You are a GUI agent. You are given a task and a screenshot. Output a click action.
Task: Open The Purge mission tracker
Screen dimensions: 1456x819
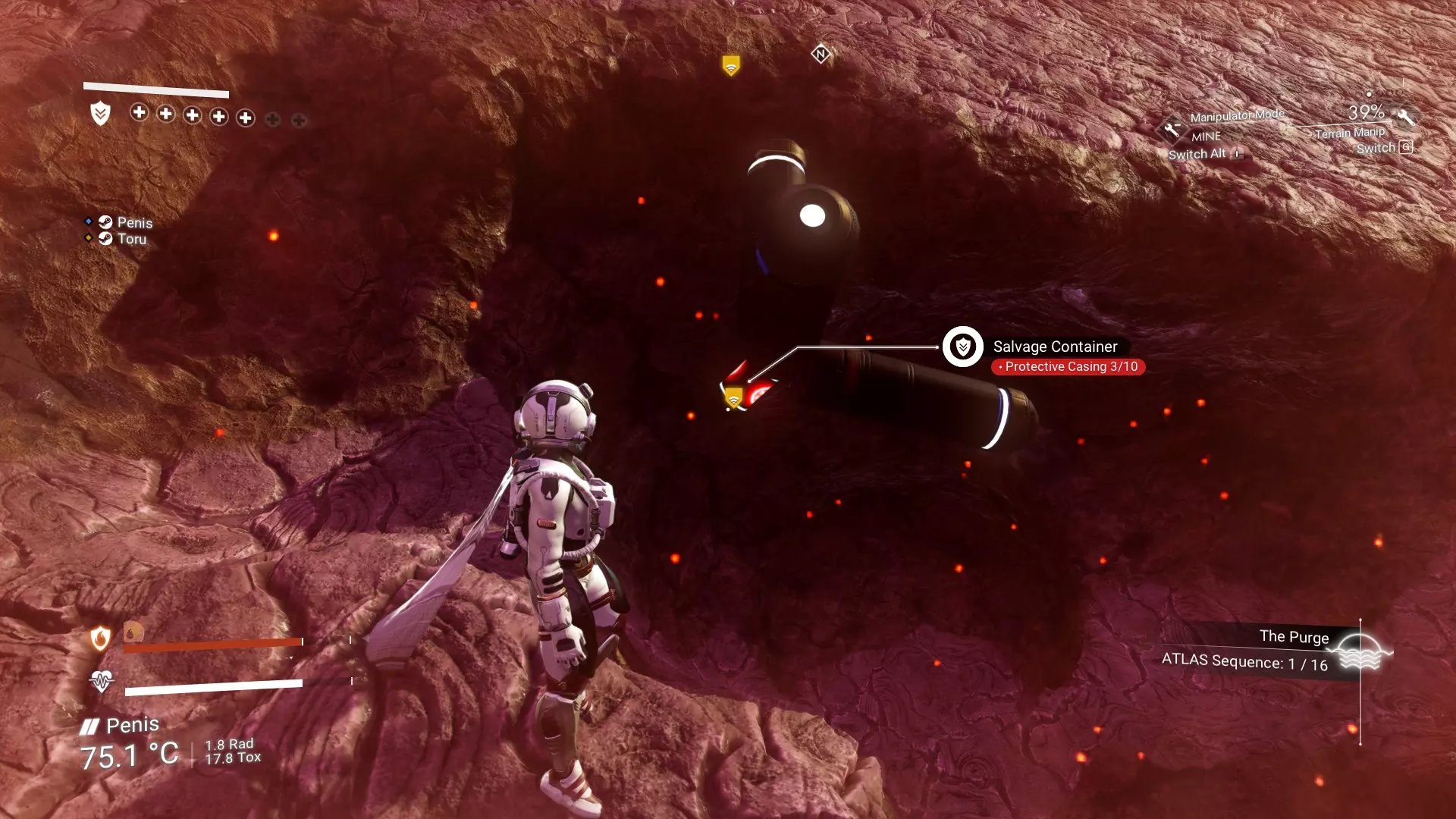[1294, 637]
